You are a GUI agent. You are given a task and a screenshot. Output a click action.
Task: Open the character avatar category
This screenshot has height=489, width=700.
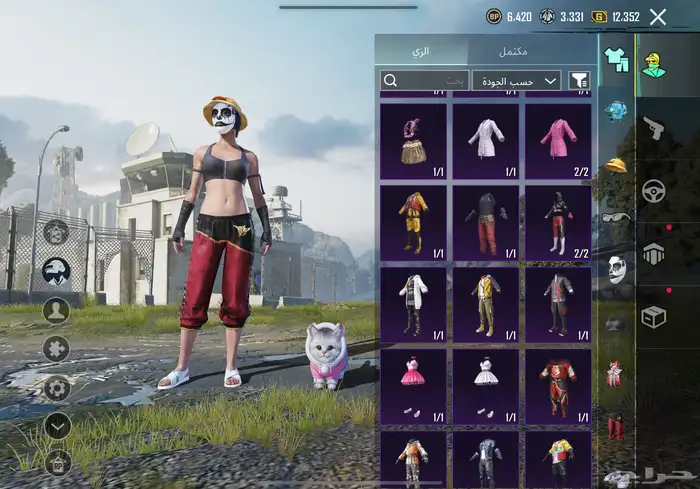coord(653,63)
